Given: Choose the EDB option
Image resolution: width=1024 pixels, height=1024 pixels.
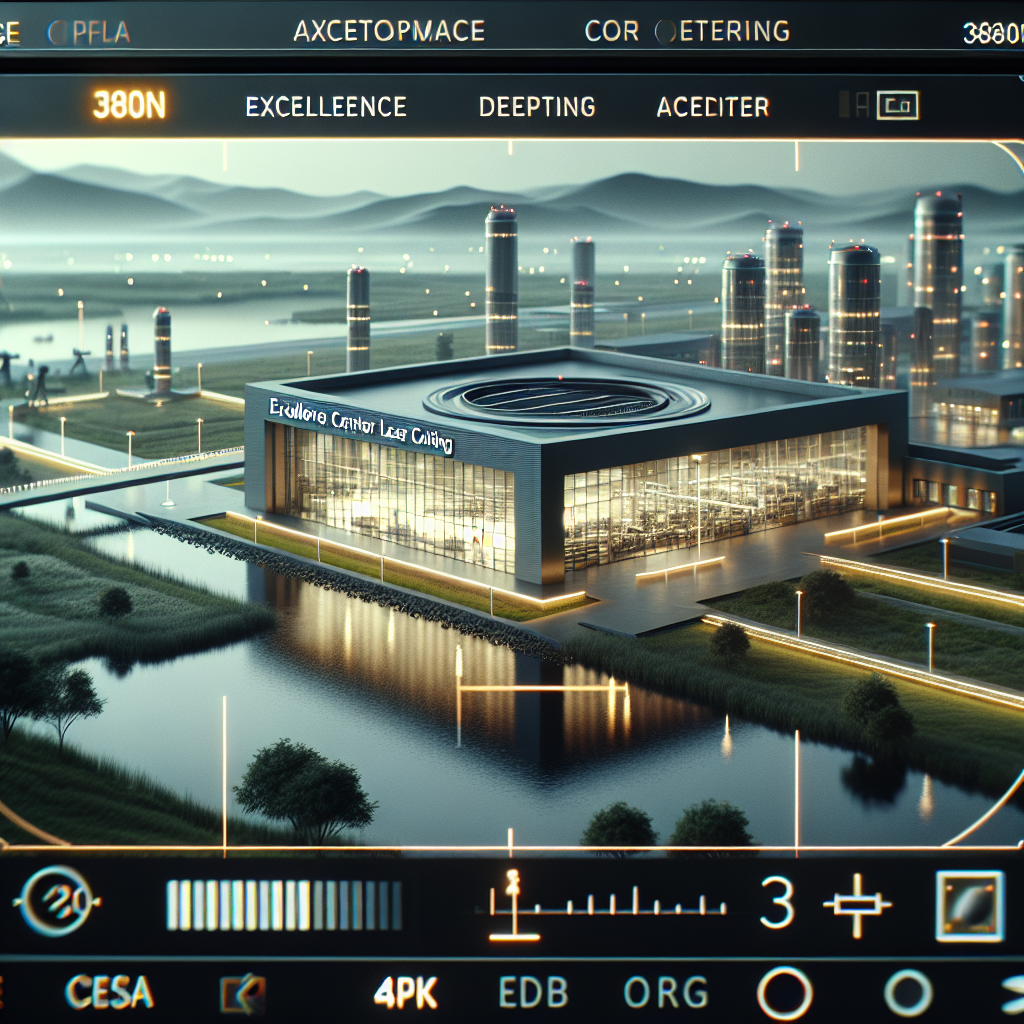Looking at the screenshot, I should (533, 993).
